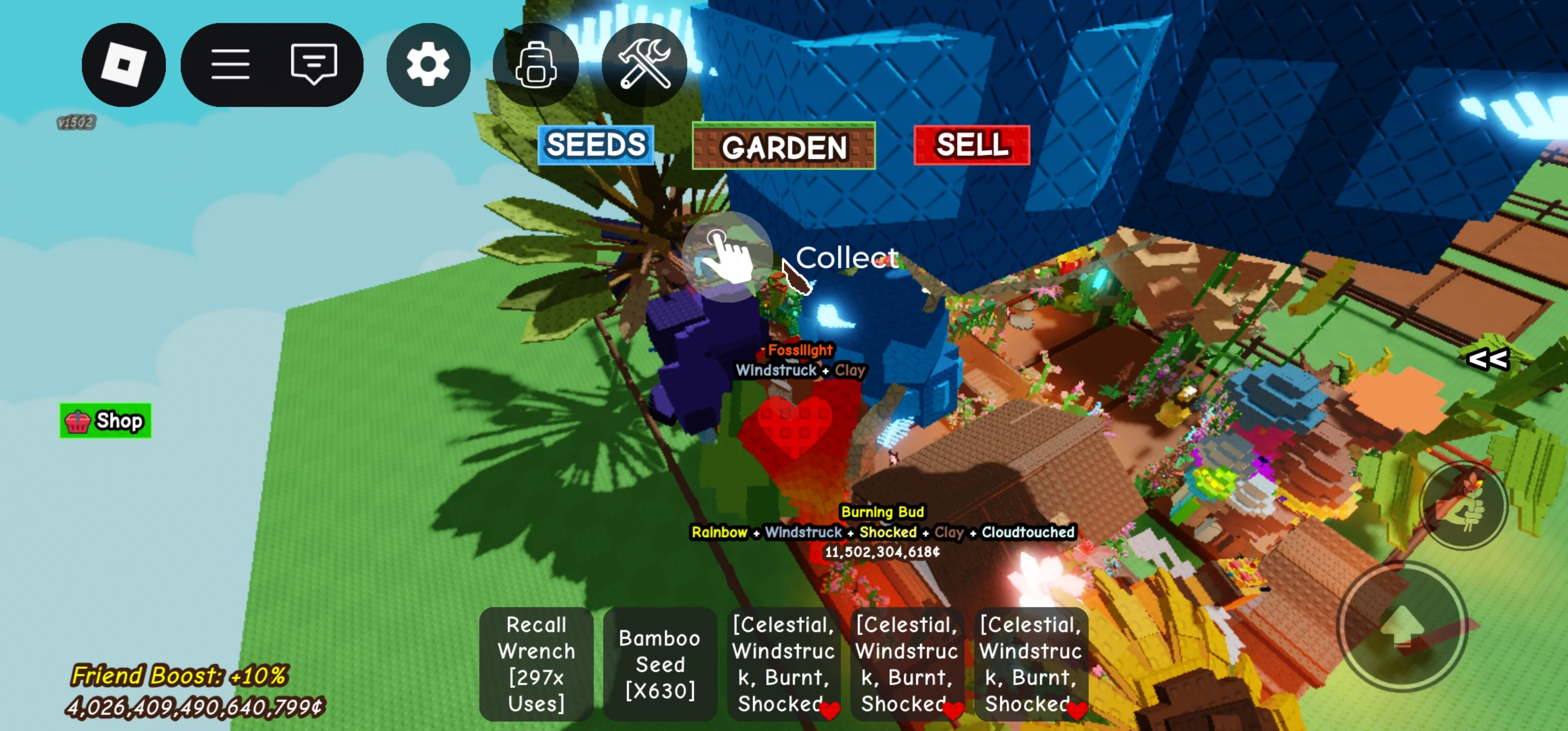This screenshot has width=1568, height=731.
Task: Open the Roblox menu icon
Action: coord(123,64)
